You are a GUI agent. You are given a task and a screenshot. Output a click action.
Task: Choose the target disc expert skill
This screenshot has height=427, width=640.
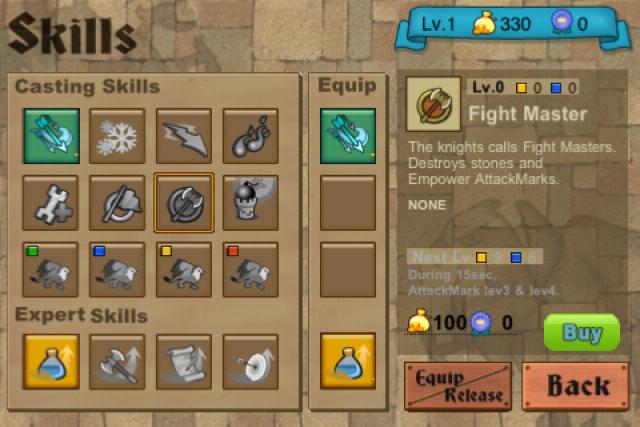click(250, 360)
